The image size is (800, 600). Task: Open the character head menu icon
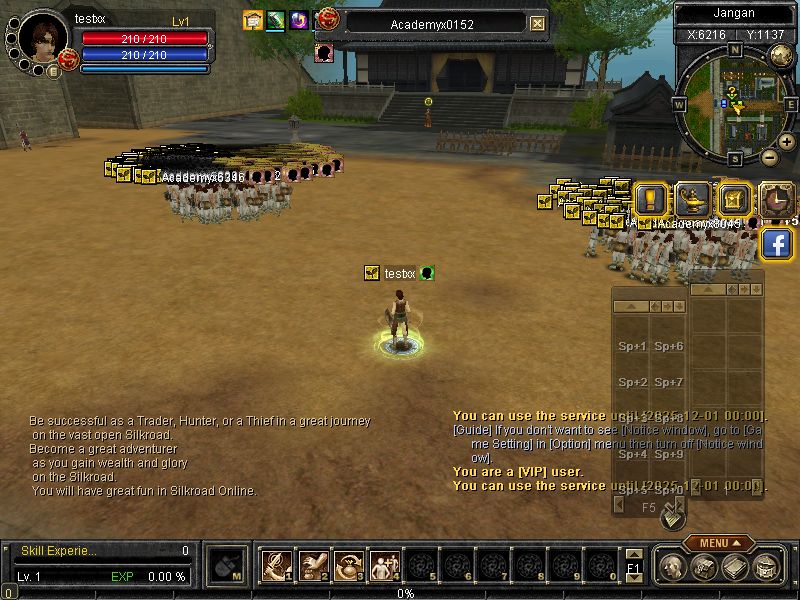(672, 567)
